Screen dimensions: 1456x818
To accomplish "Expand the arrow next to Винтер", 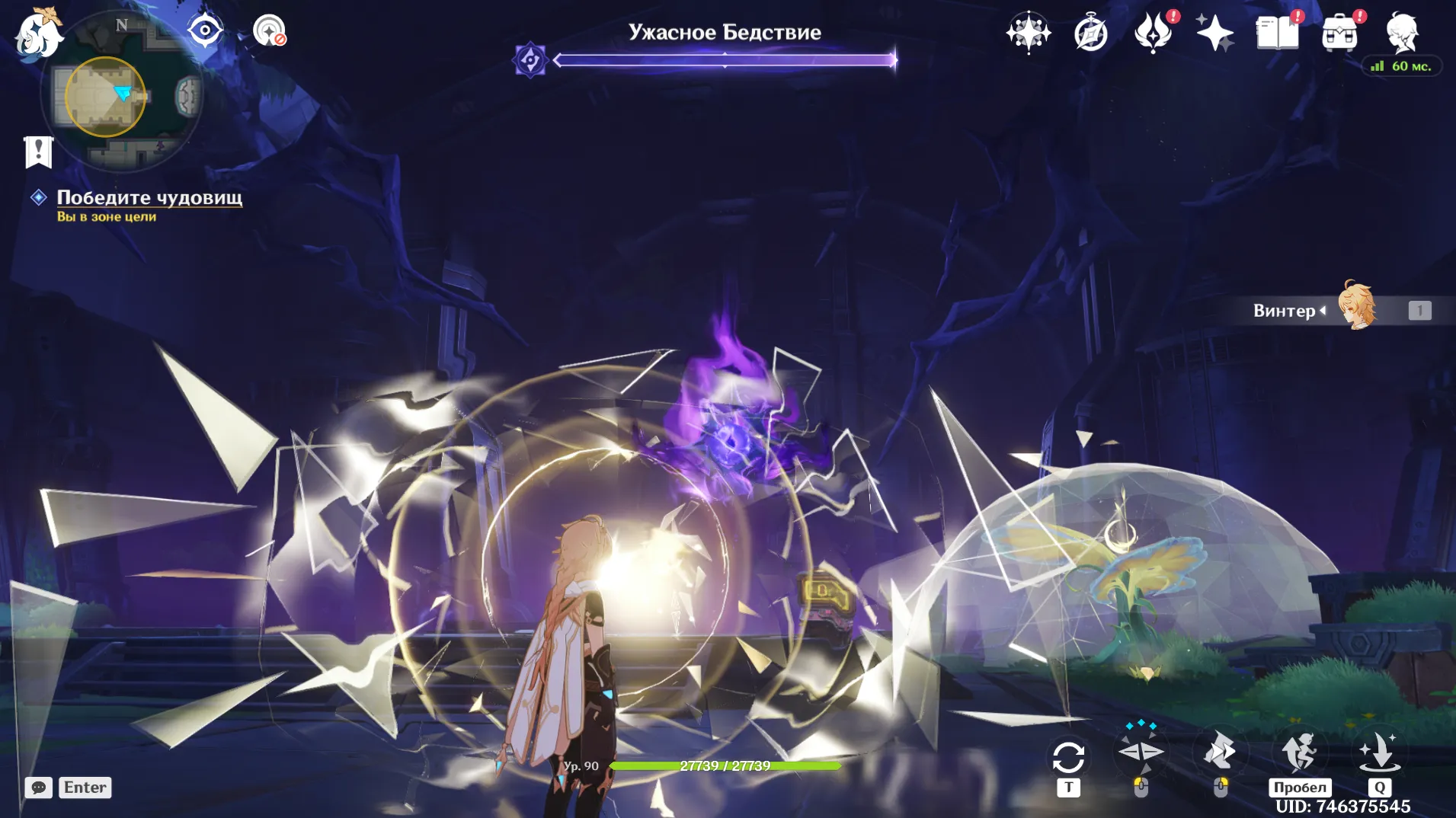I will pyautogui.click(x=1324, y=311).
